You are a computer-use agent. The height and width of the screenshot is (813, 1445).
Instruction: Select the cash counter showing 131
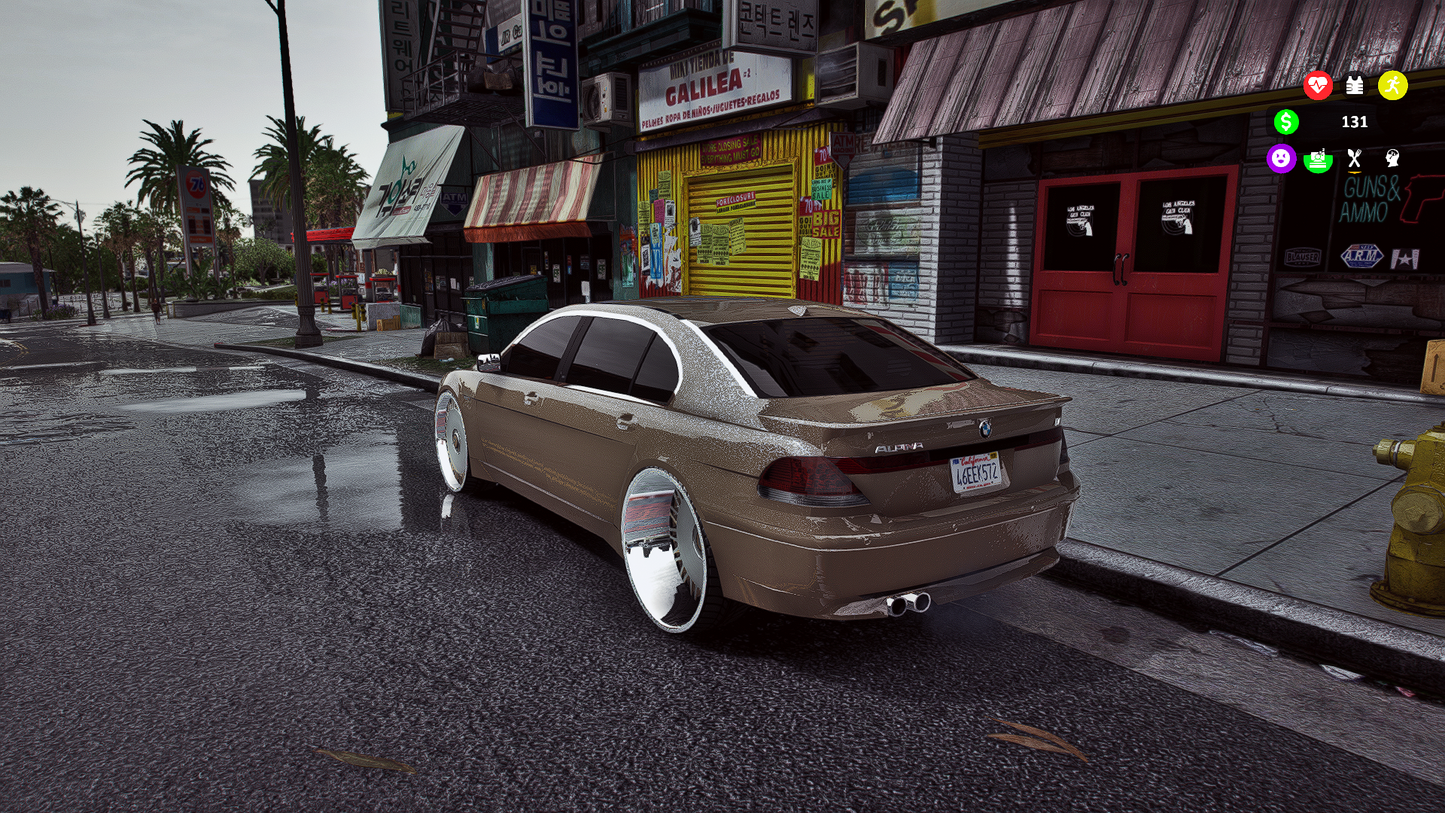tap(1354, 122)
